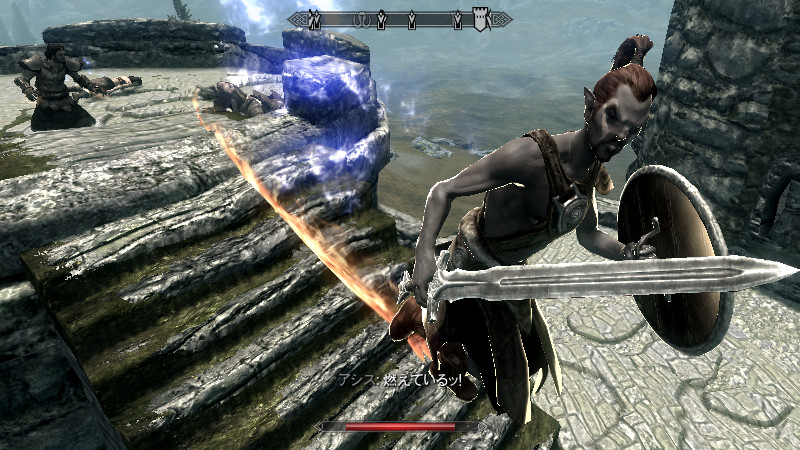Image resolution: width=800 pixels, height=450 pixels.
Task: Click the castle tower marker on the compass
Action: [x=481, y=19]
